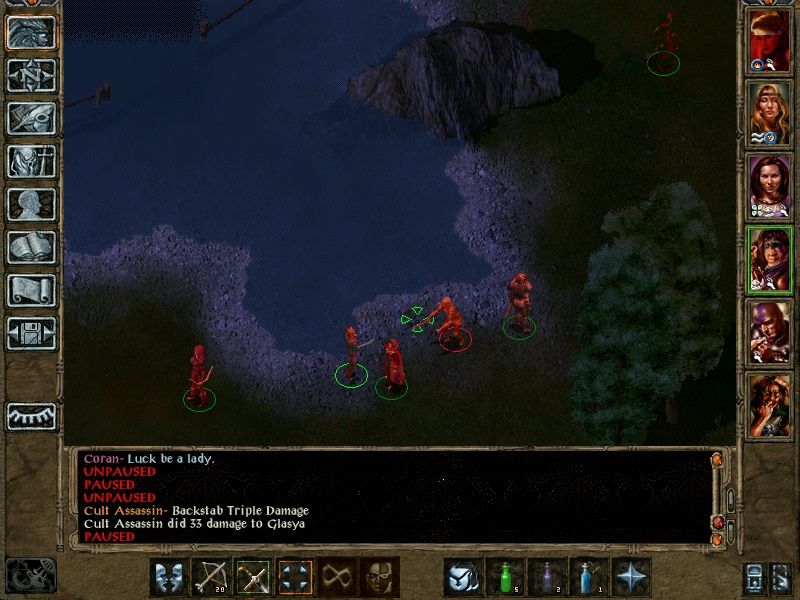Viewport: 800px width, 600px height.
Task: Open options via the floppy disk button
Action: tap(32, 334)
